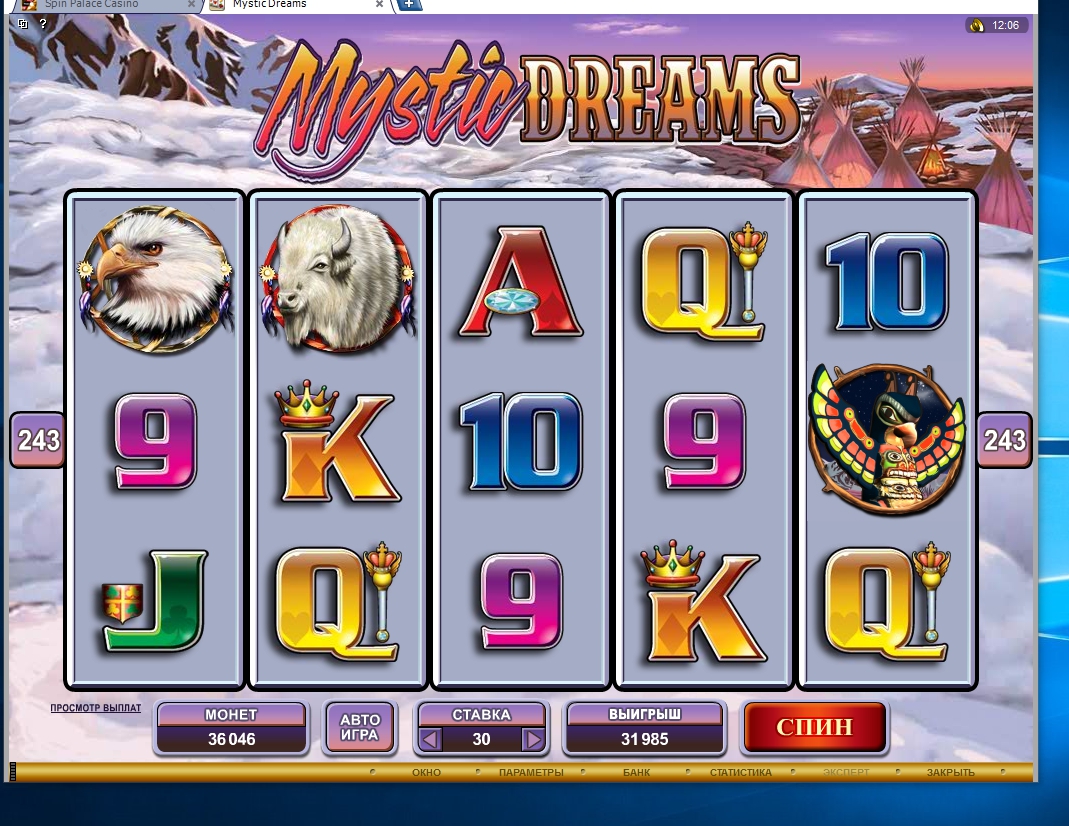Image resolution: width=1069 pixels, height=826 pixels.
Task: Start auto play with АВТО ИГРА
Action: [x=360, y=727]
